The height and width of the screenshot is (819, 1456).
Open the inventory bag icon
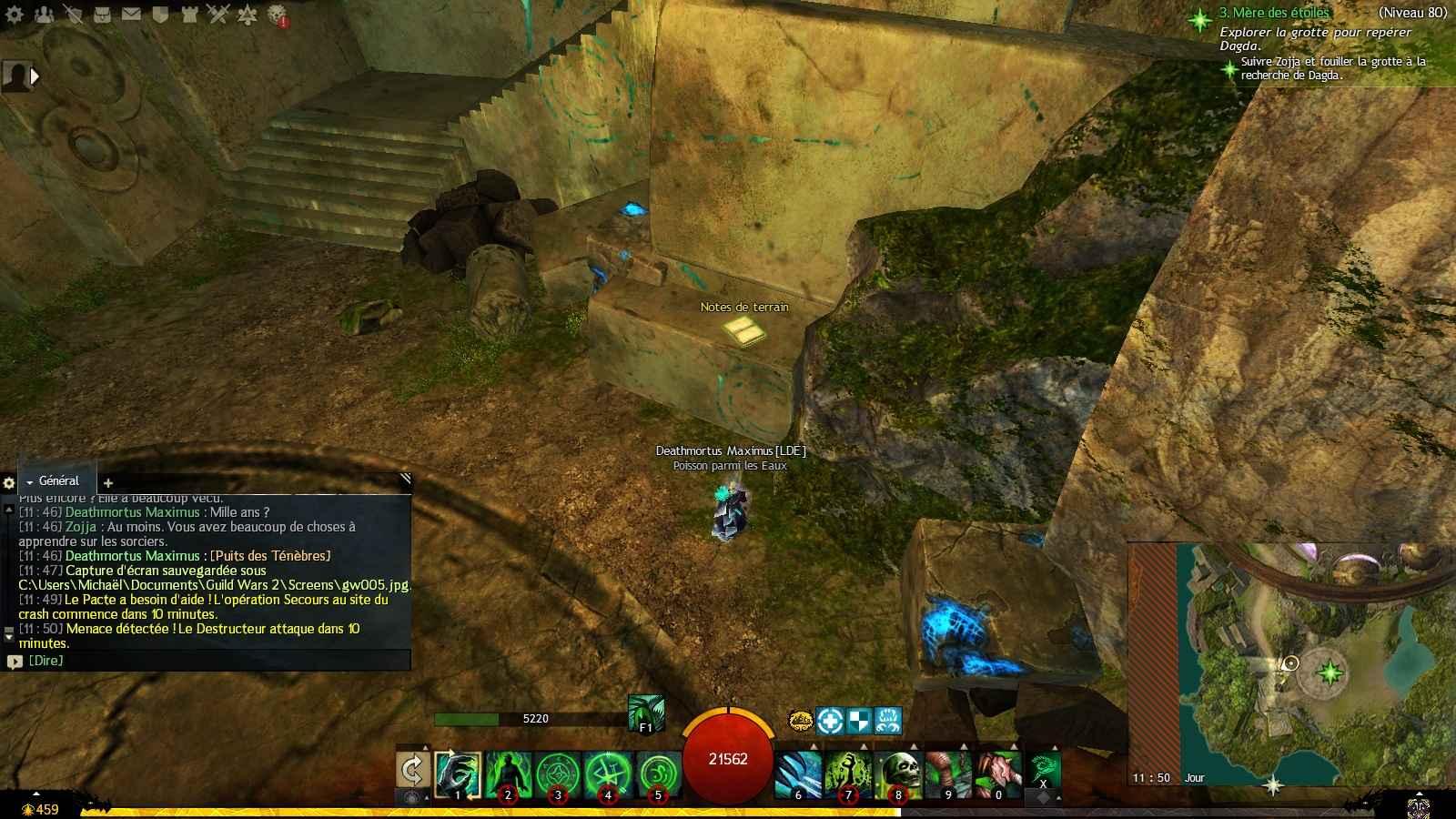tap(103, 14)
